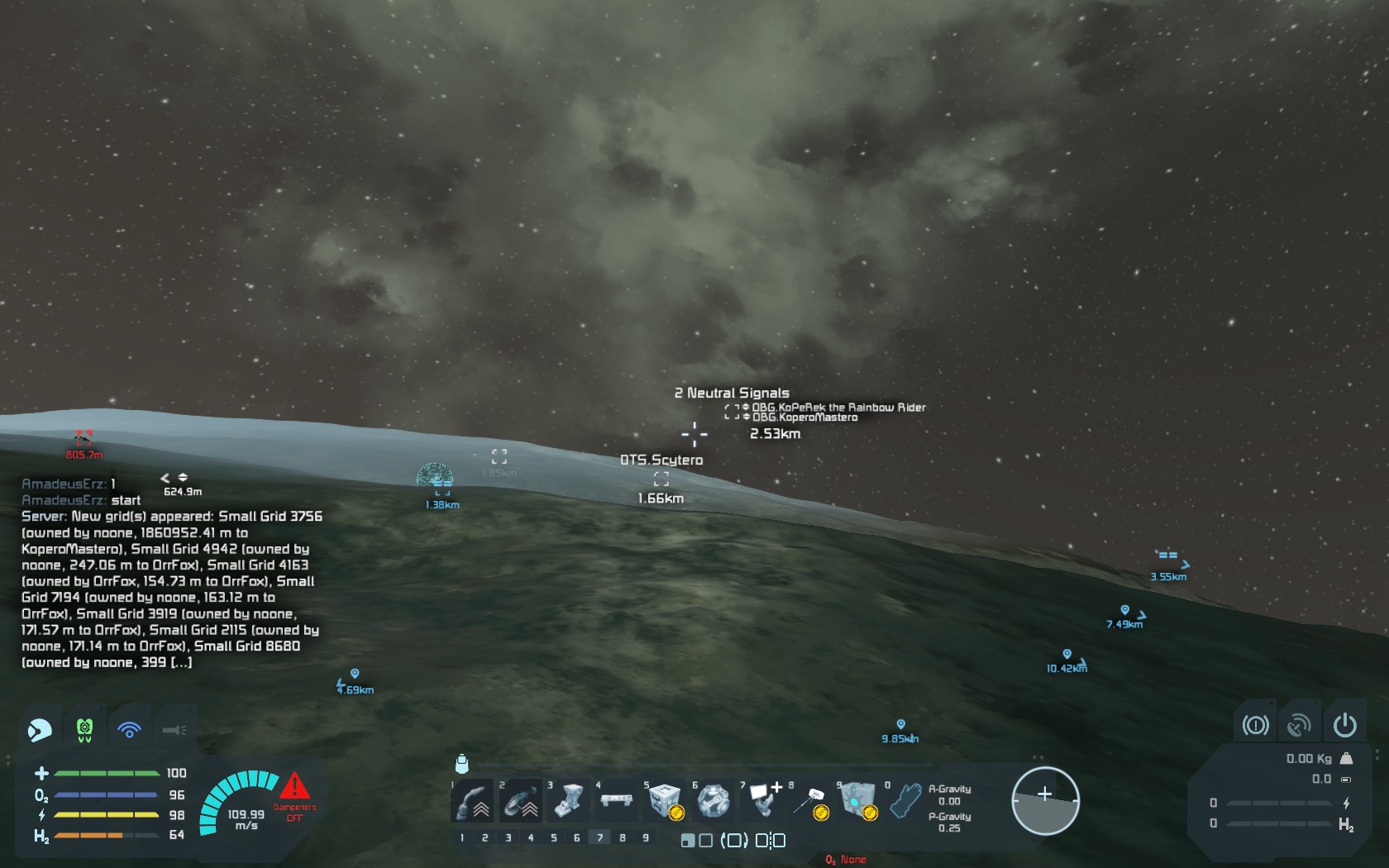This screenshot has width=1389, height=868.
Task: Click the red Dampeners OFF warning
Action: click(x=294, y=796)
